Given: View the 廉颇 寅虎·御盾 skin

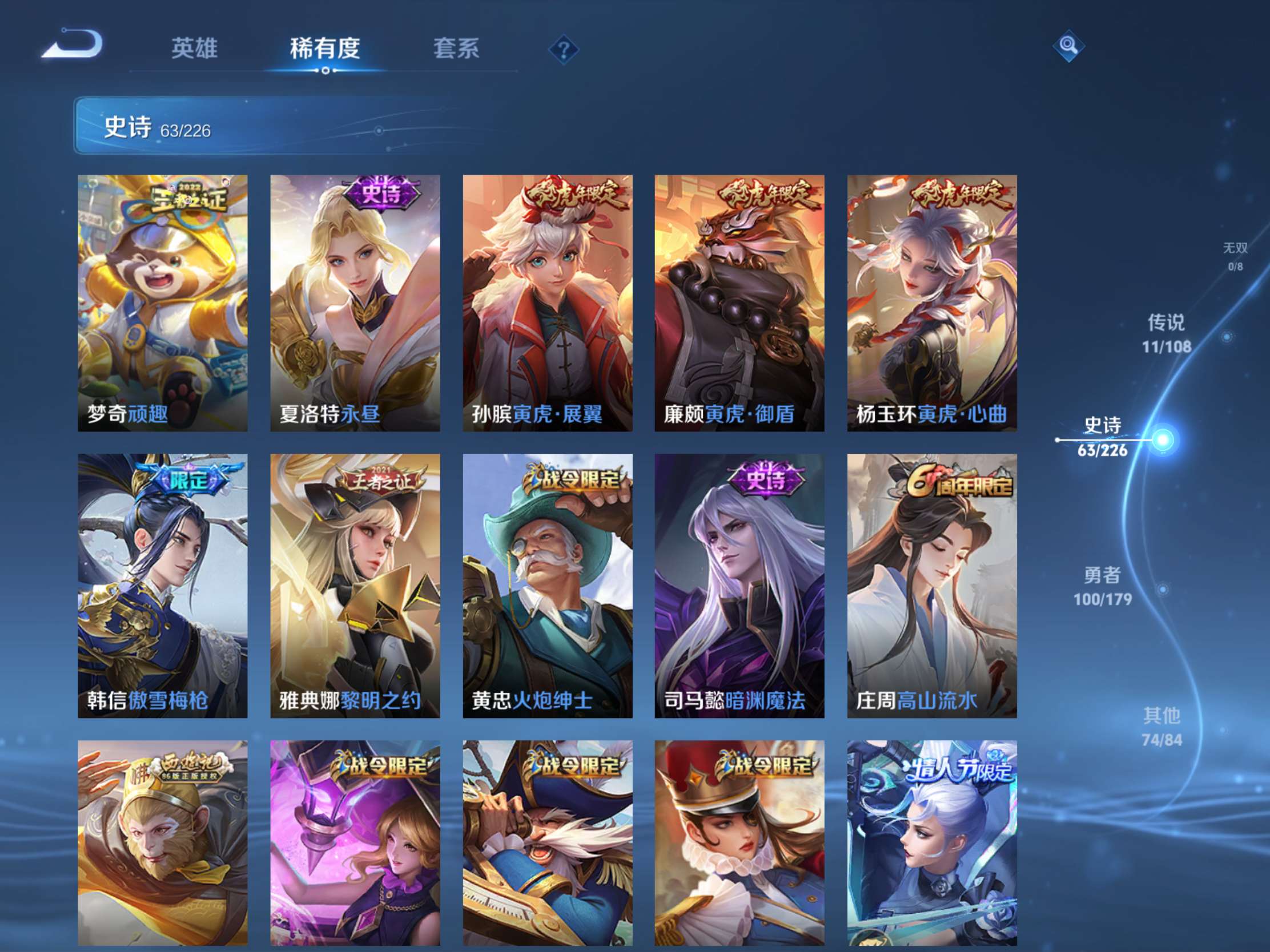Looking at the screenshot, I should point(739,303).
